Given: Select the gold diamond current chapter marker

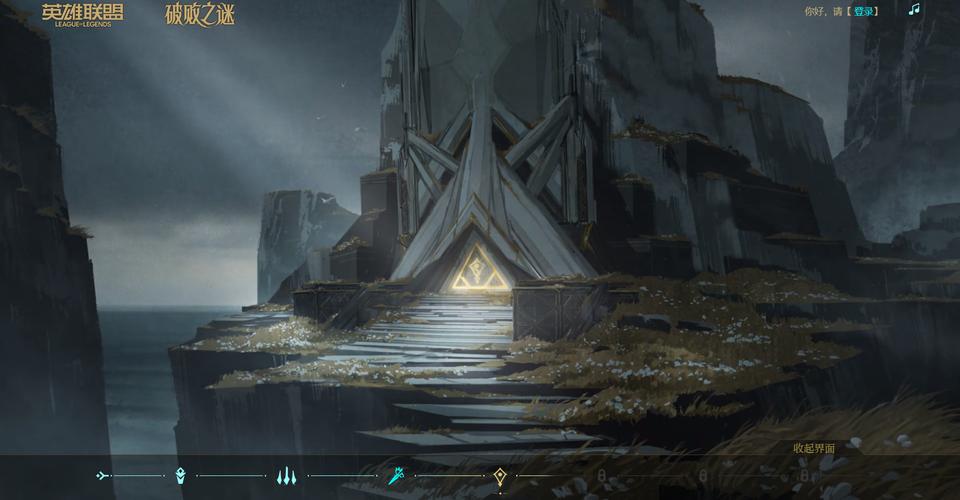Looking at the screenshot, I should click(499, 476).
